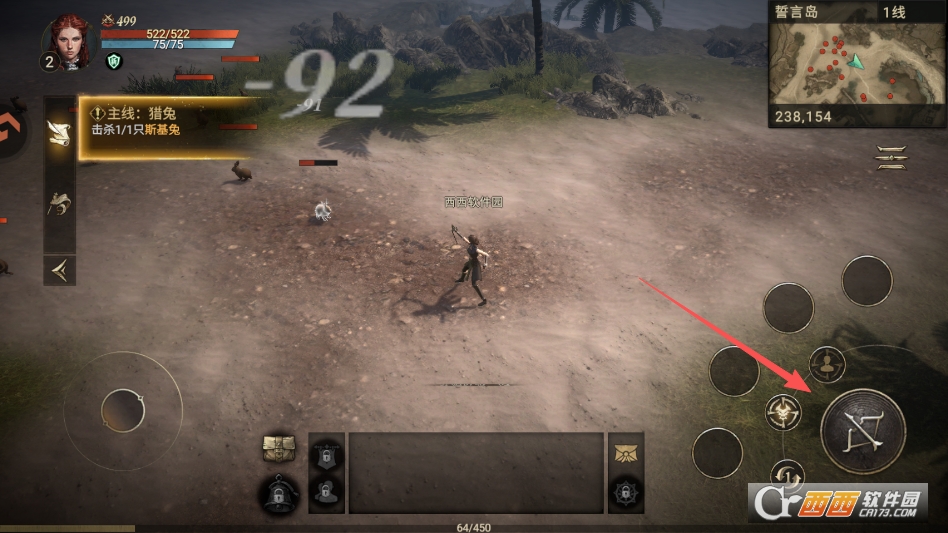
Task: Tap the target-swap cycle arrows icon
Action: click(786, 473)
